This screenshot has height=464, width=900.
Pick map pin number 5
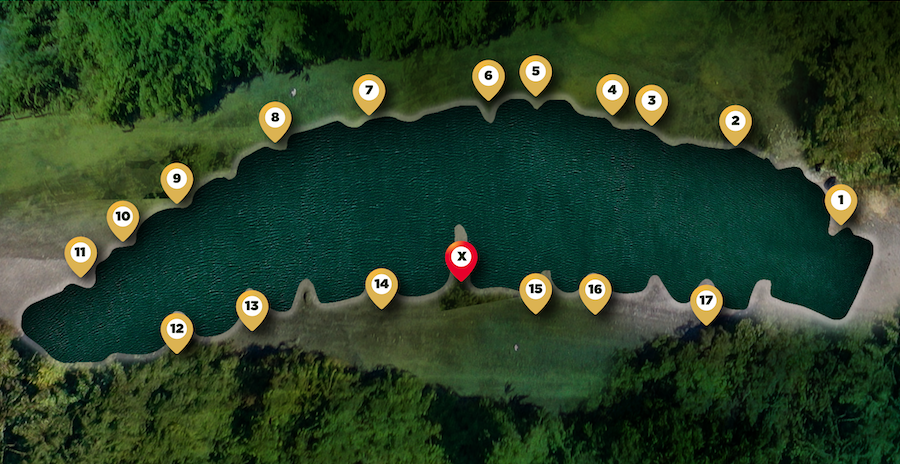click(536, 72)
